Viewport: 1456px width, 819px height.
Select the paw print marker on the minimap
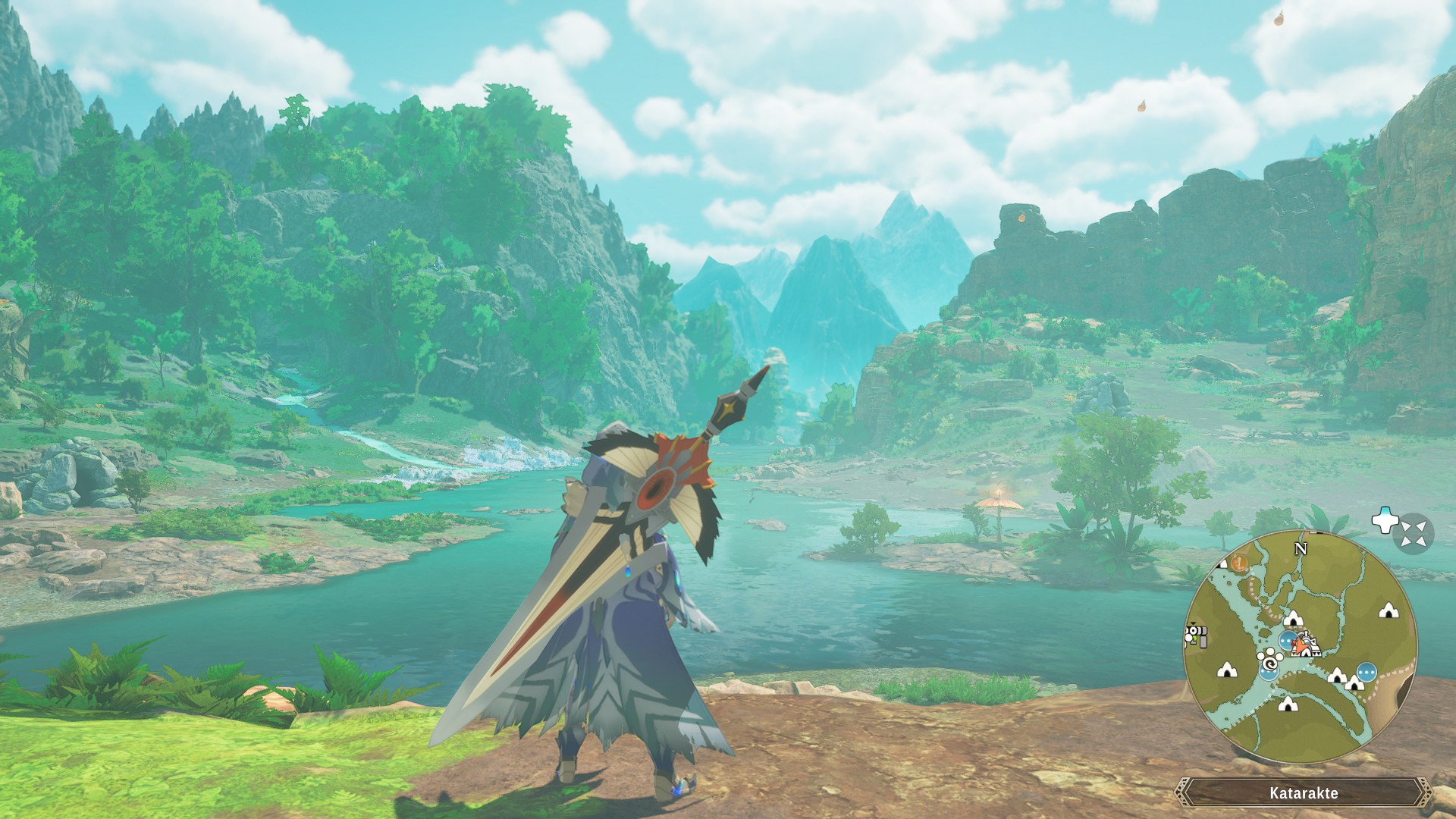tap(1268, 655)
